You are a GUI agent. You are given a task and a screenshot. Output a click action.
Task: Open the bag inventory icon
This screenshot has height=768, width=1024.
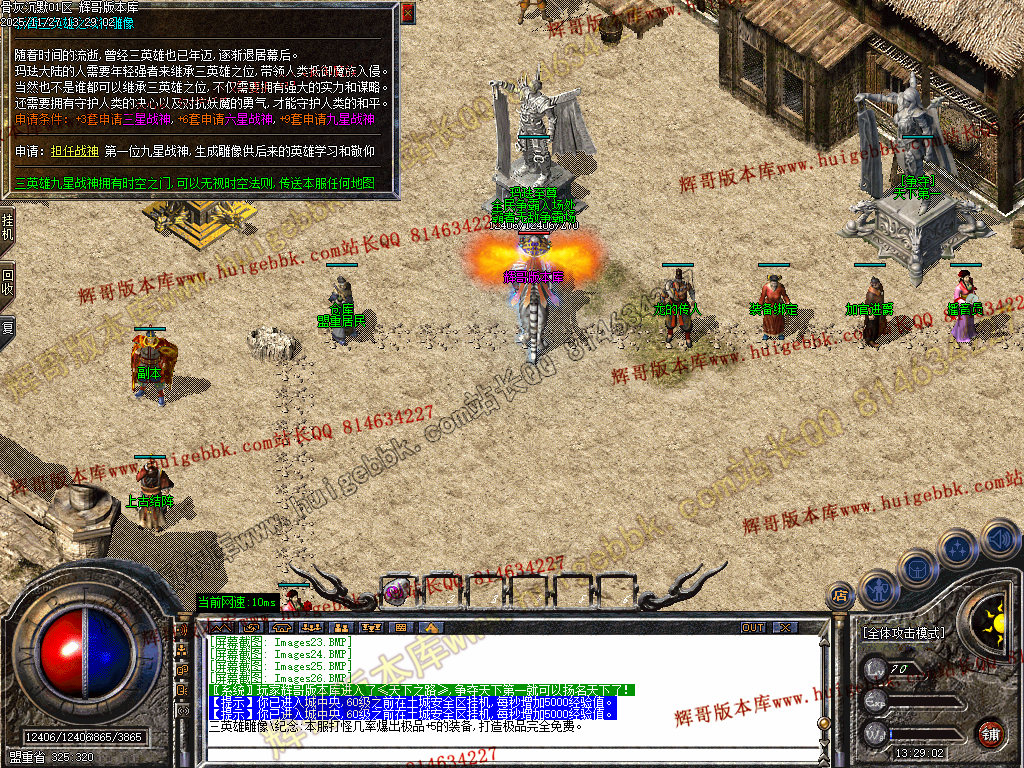click(917, 568)
